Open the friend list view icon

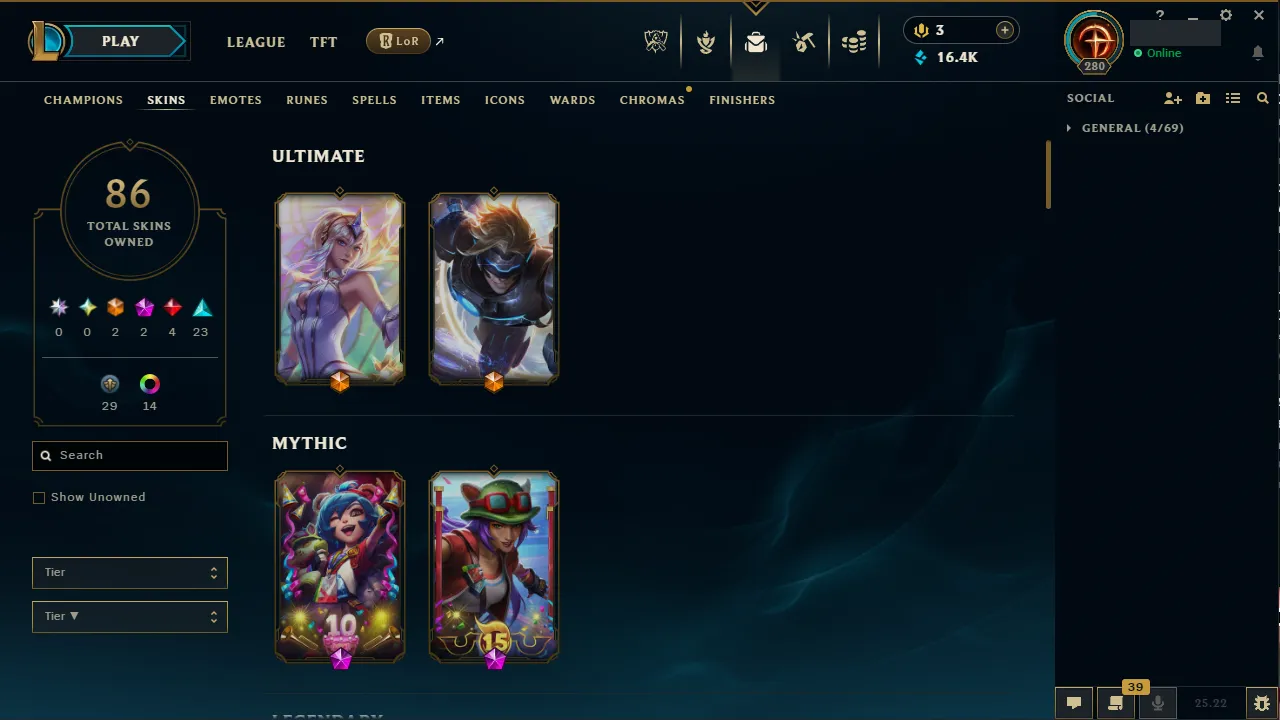(1233, 98)
